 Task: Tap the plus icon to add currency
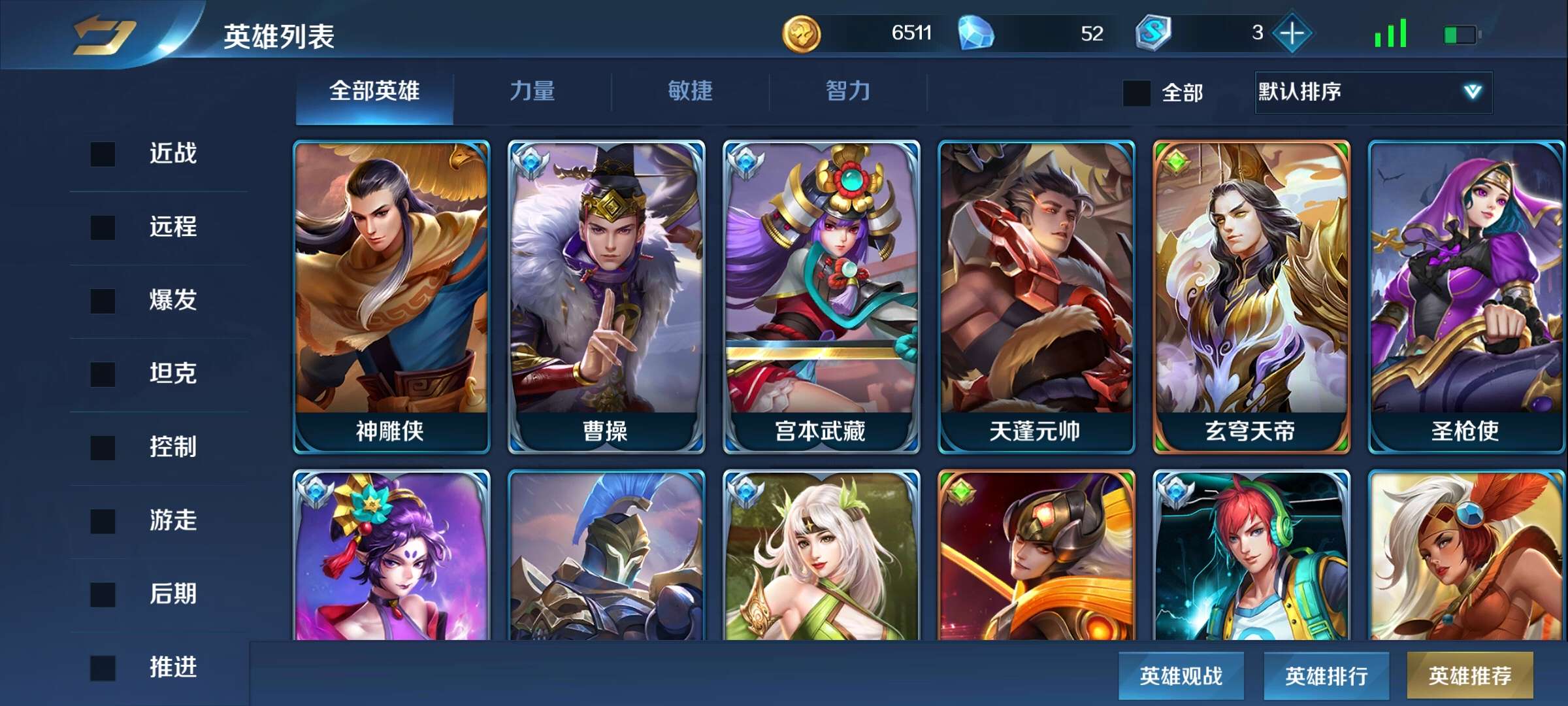(1292, 33)
